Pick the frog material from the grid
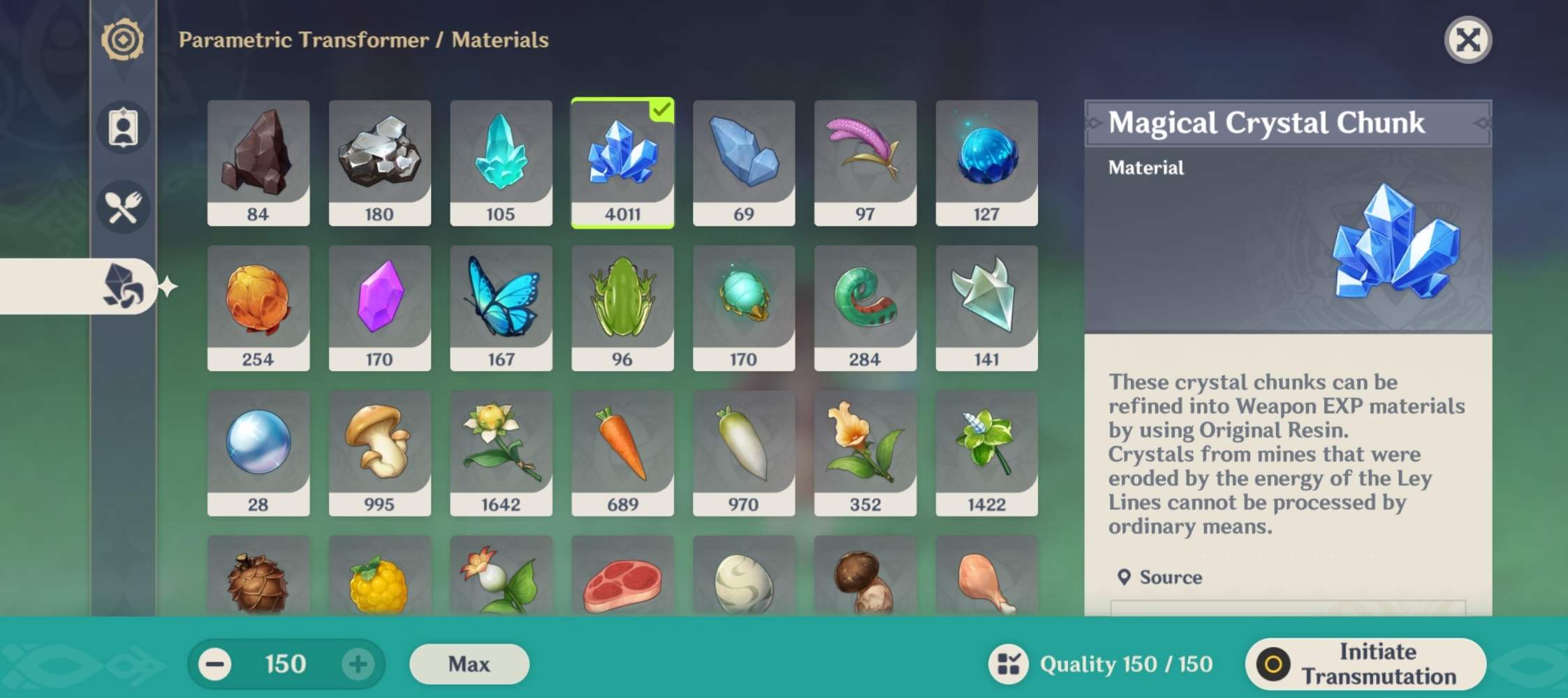Screen dimensions: 1568x698 click(622, 307)
